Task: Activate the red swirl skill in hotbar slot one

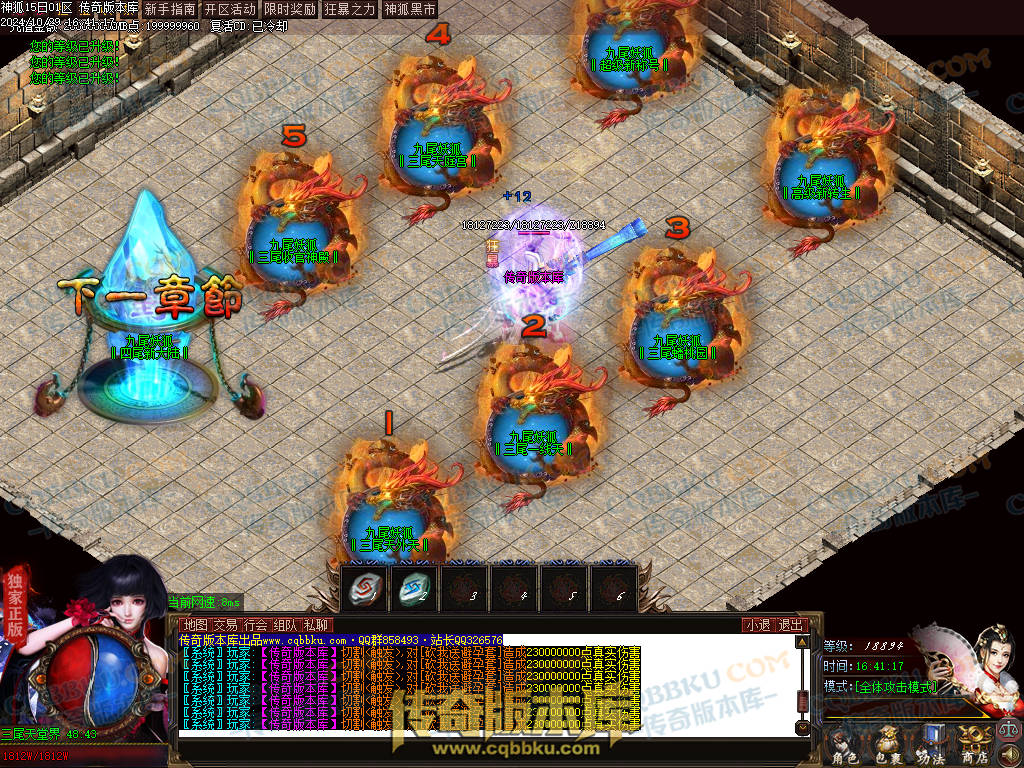Action: [x=364, y=588]
